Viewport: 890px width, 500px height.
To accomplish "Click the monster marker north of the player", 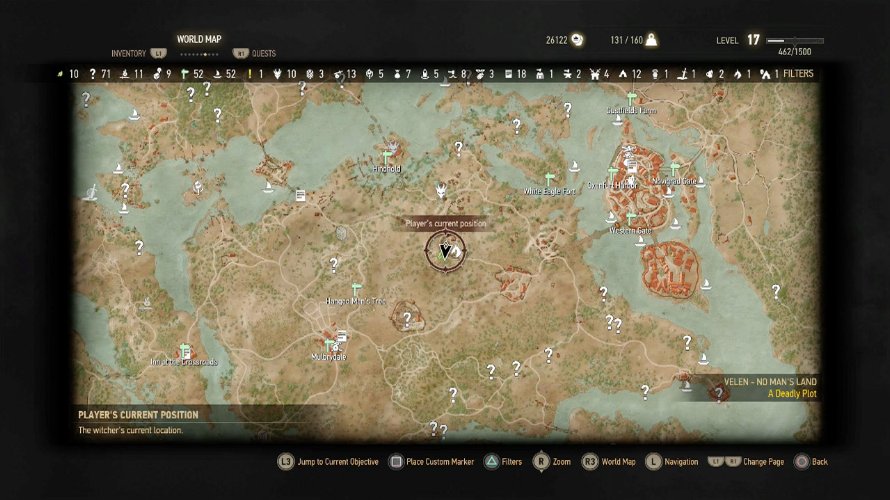I will (x=441, y=190).
